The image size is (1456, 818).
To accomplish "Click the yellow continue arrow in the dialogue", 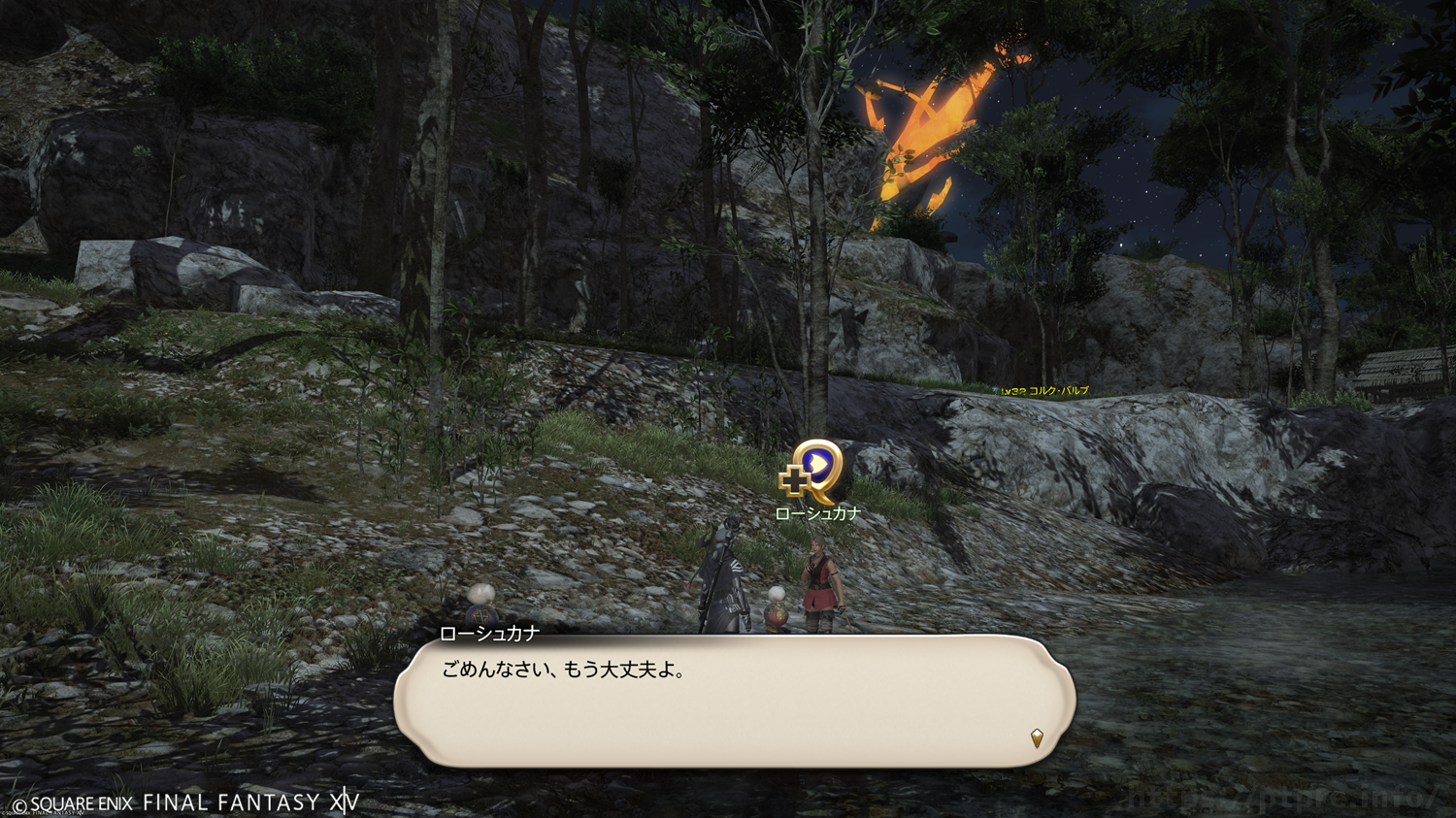I will (1037, 738).
